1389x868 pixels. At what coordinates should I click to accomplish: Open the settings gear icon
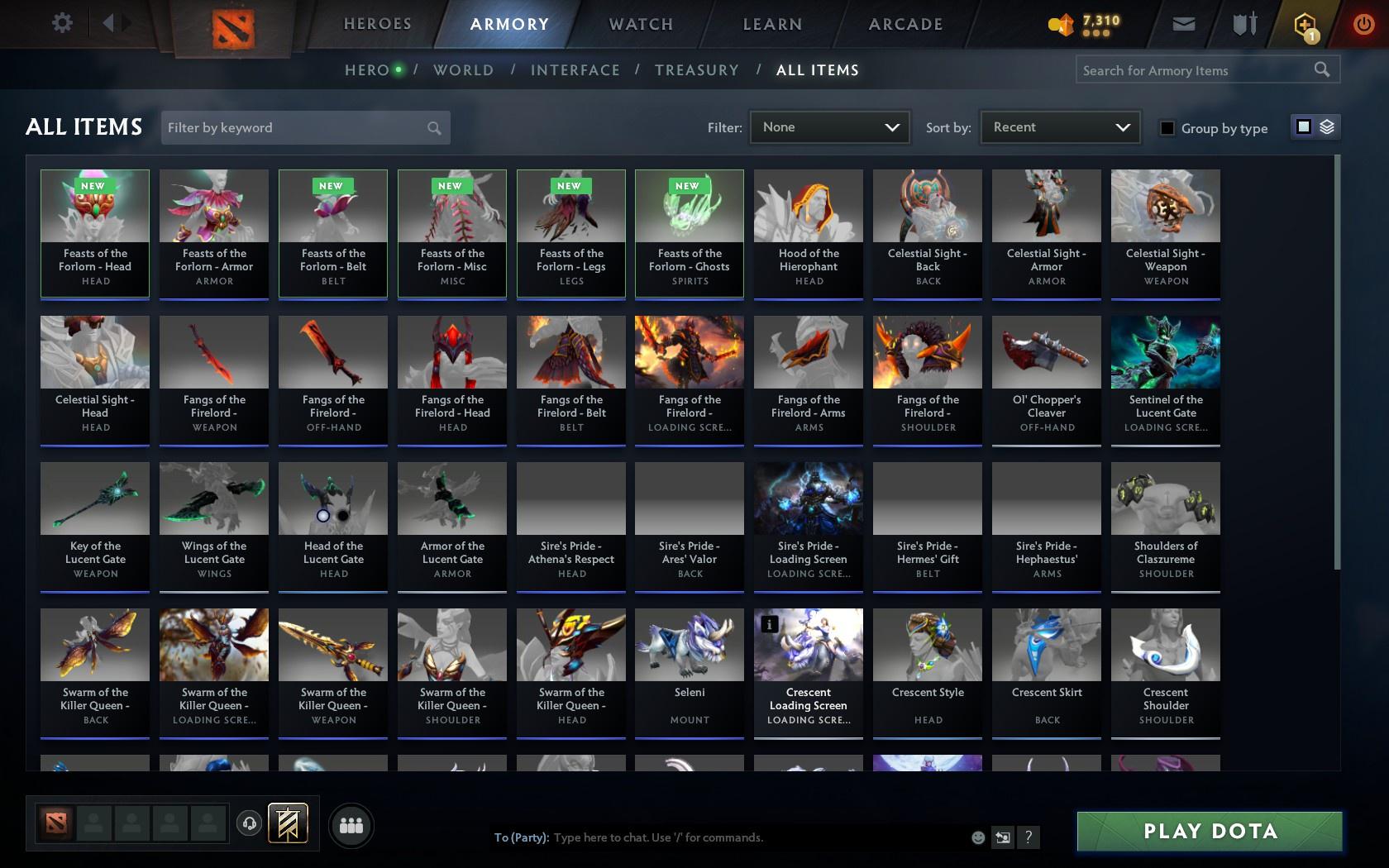point(60,23)
